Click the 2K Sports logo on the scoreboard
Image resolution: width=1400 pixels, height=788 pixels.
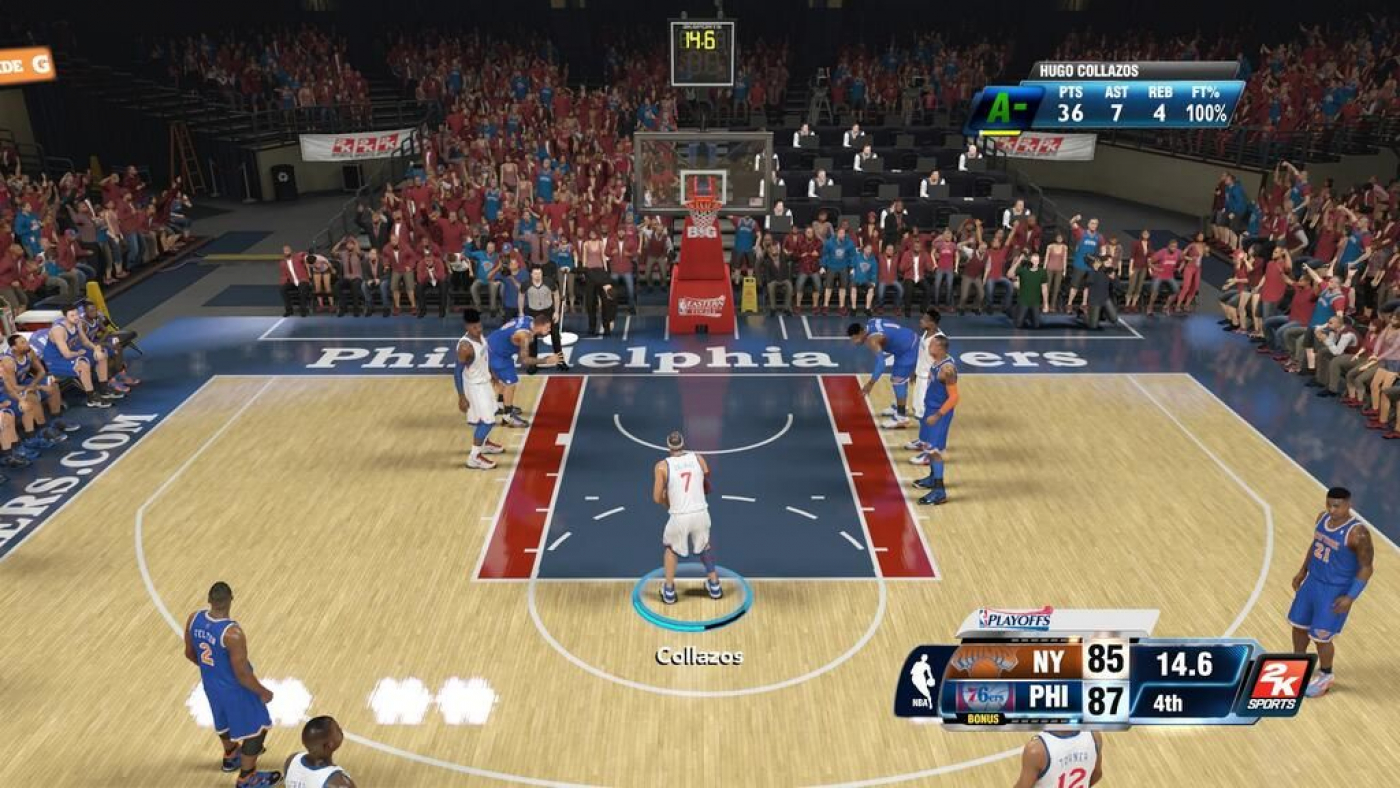point(1276,685)
